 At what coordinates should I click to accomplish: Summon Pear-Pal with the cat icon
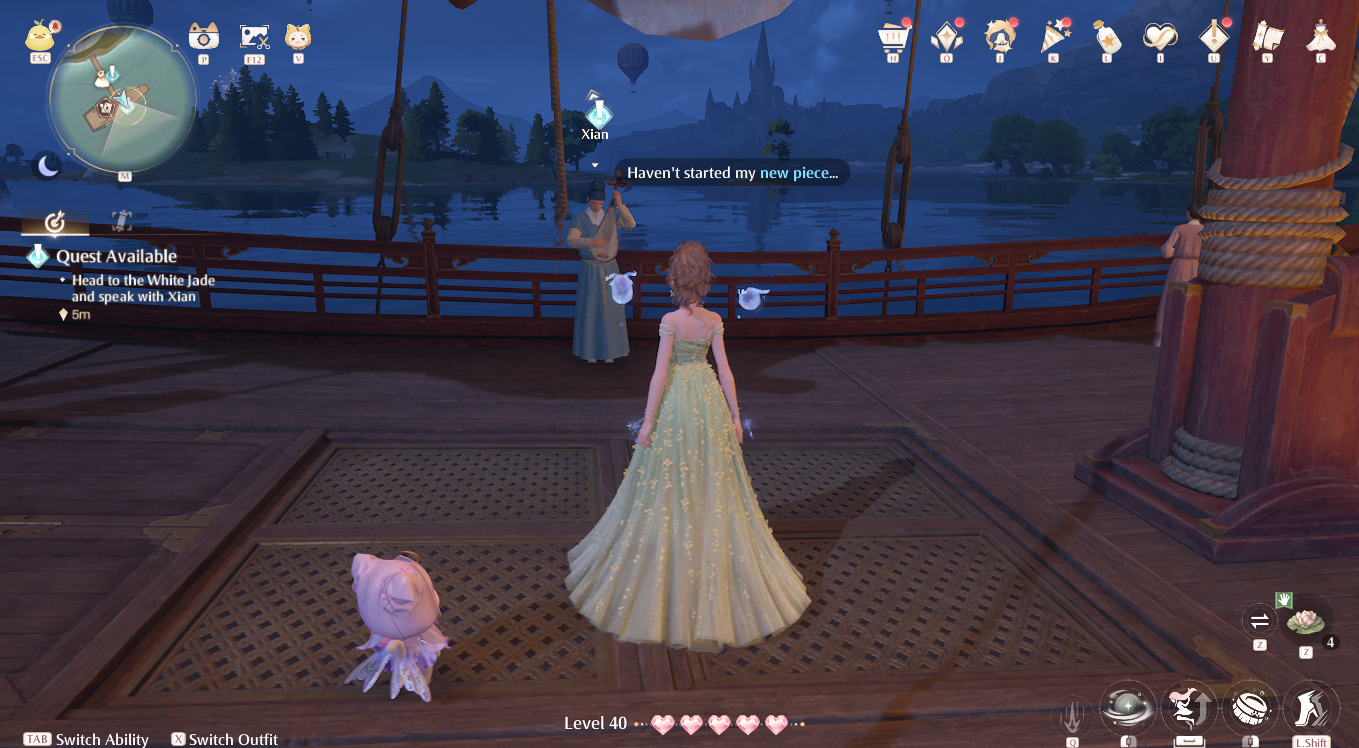(299, 38)
